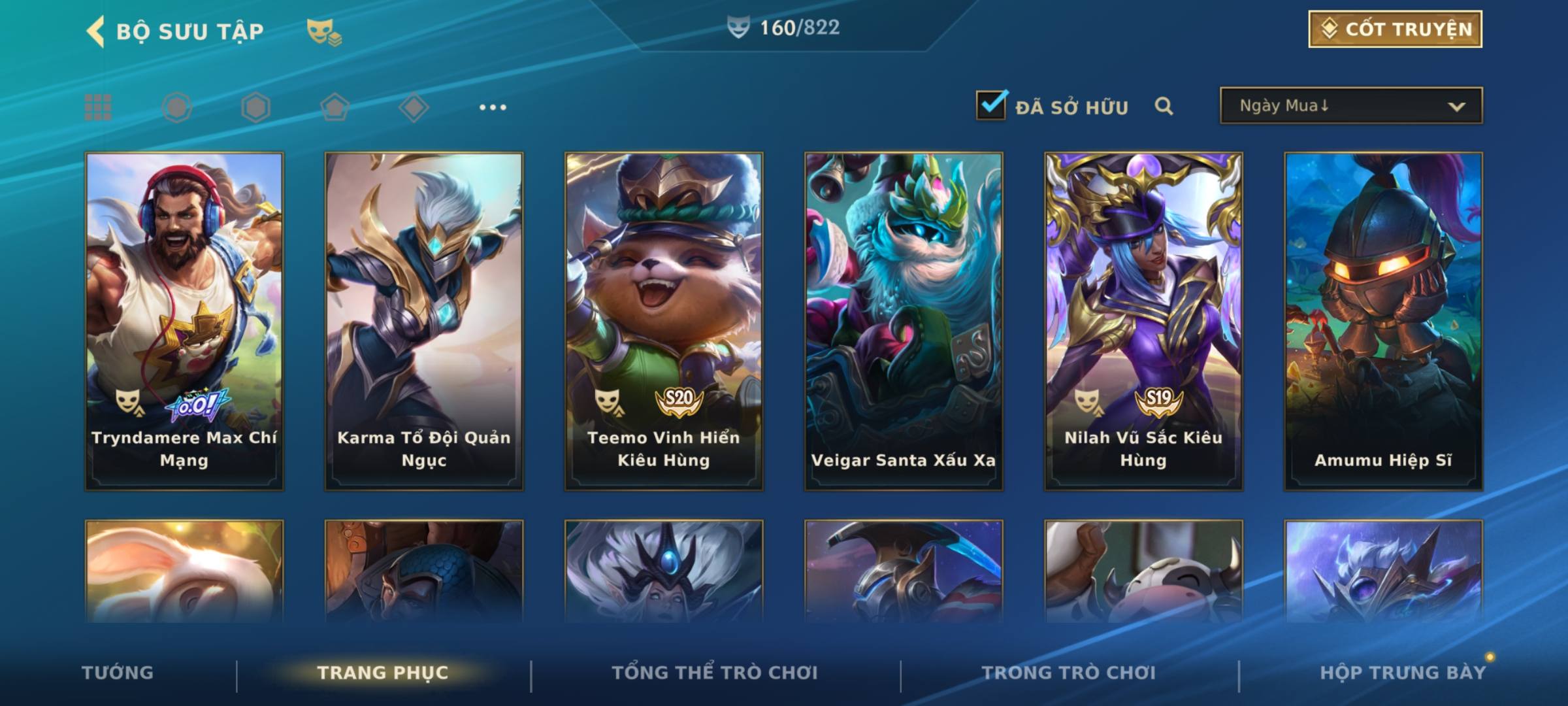
Task: Select Tryndamere Max Chí Mạng skin card
Action: pyautogui.click(x=184, y=321)
